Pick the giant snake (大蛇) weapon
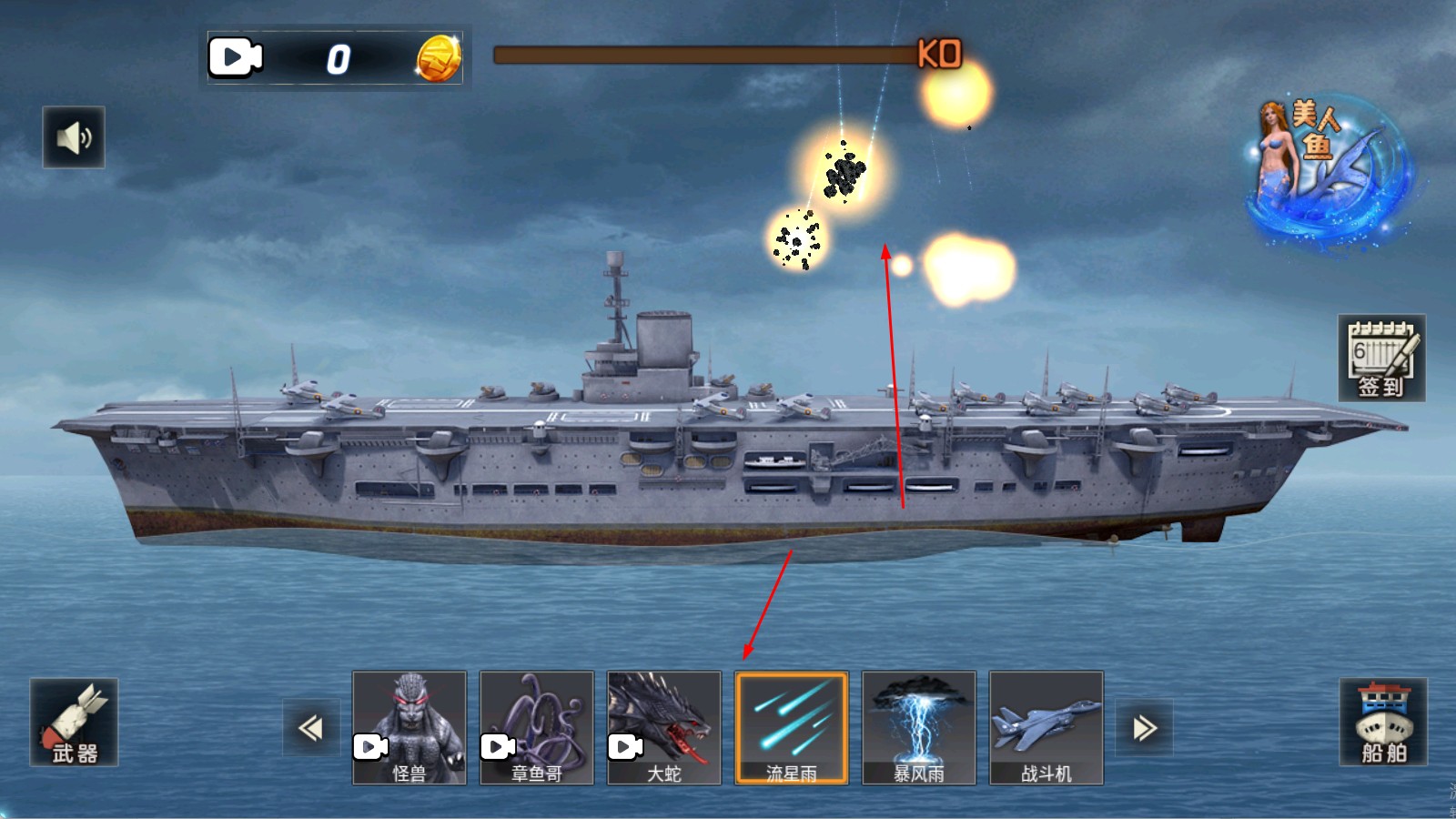Screen dimensions: 1456x819 coord(664,728)
